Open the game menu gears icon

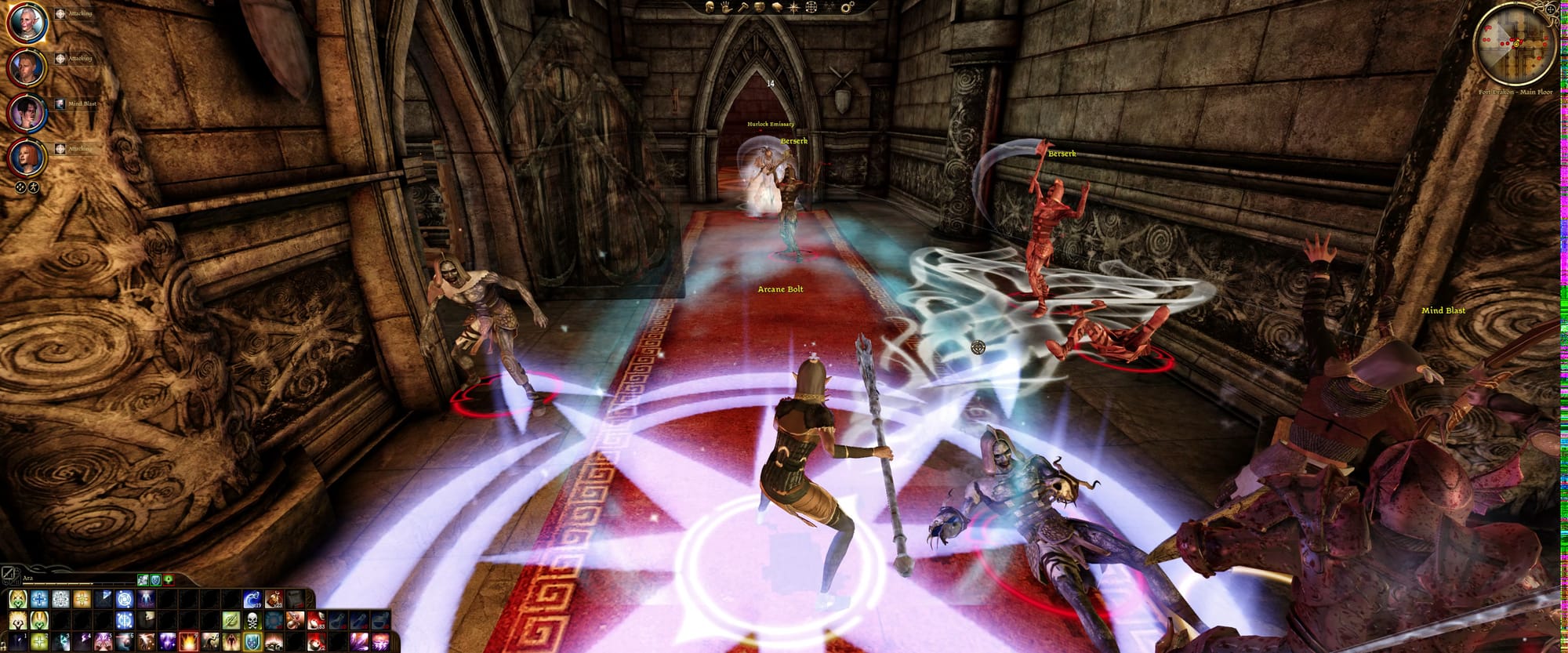coord(847,7)
